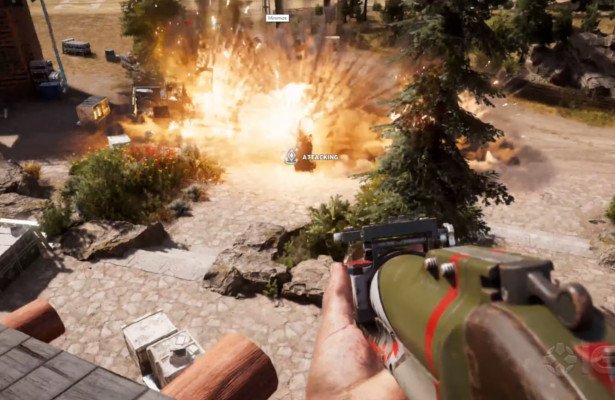Click the companion marker icon beside ATTACKING
The height and width of the screenshot is (400, 615).
291,156
